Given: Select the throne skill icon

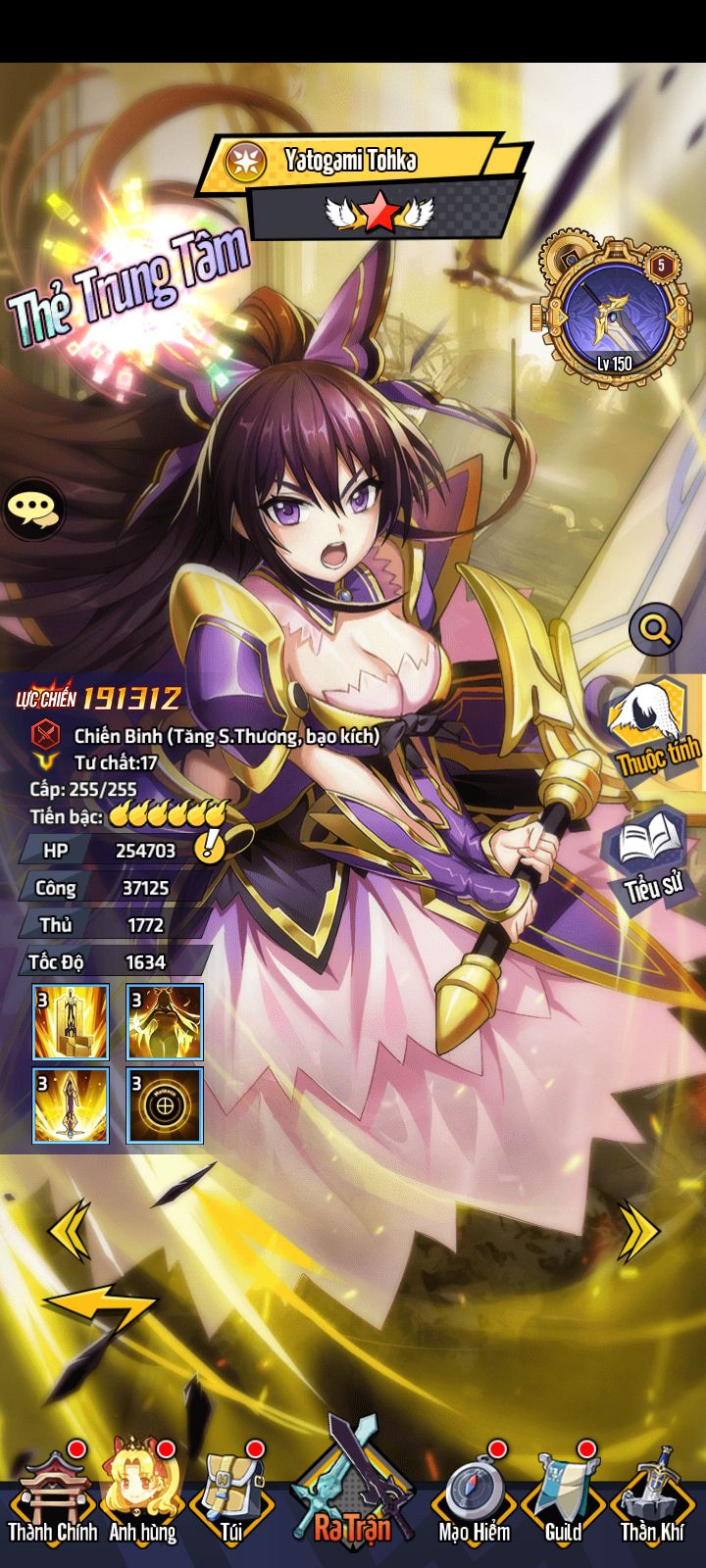Looking at the screenshot, I should [71, 1022].
